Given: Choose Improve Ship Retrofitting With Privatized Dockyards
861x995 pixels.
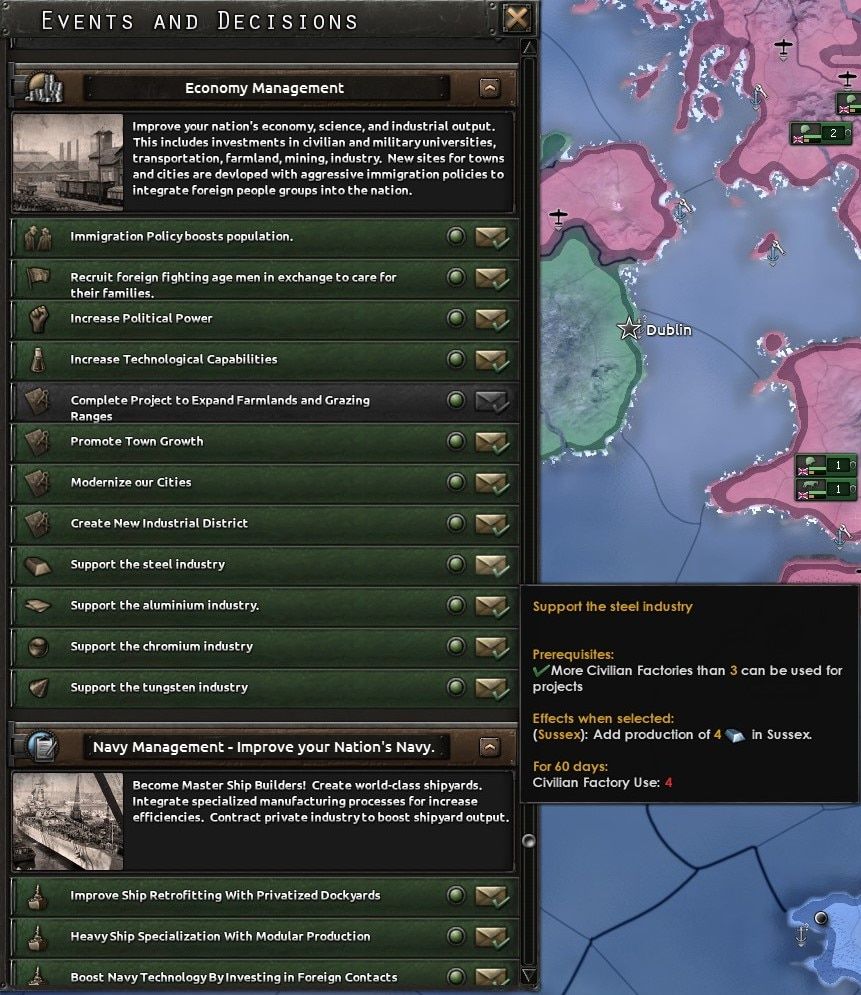Looking at the screenshot, I should point(491,896).
